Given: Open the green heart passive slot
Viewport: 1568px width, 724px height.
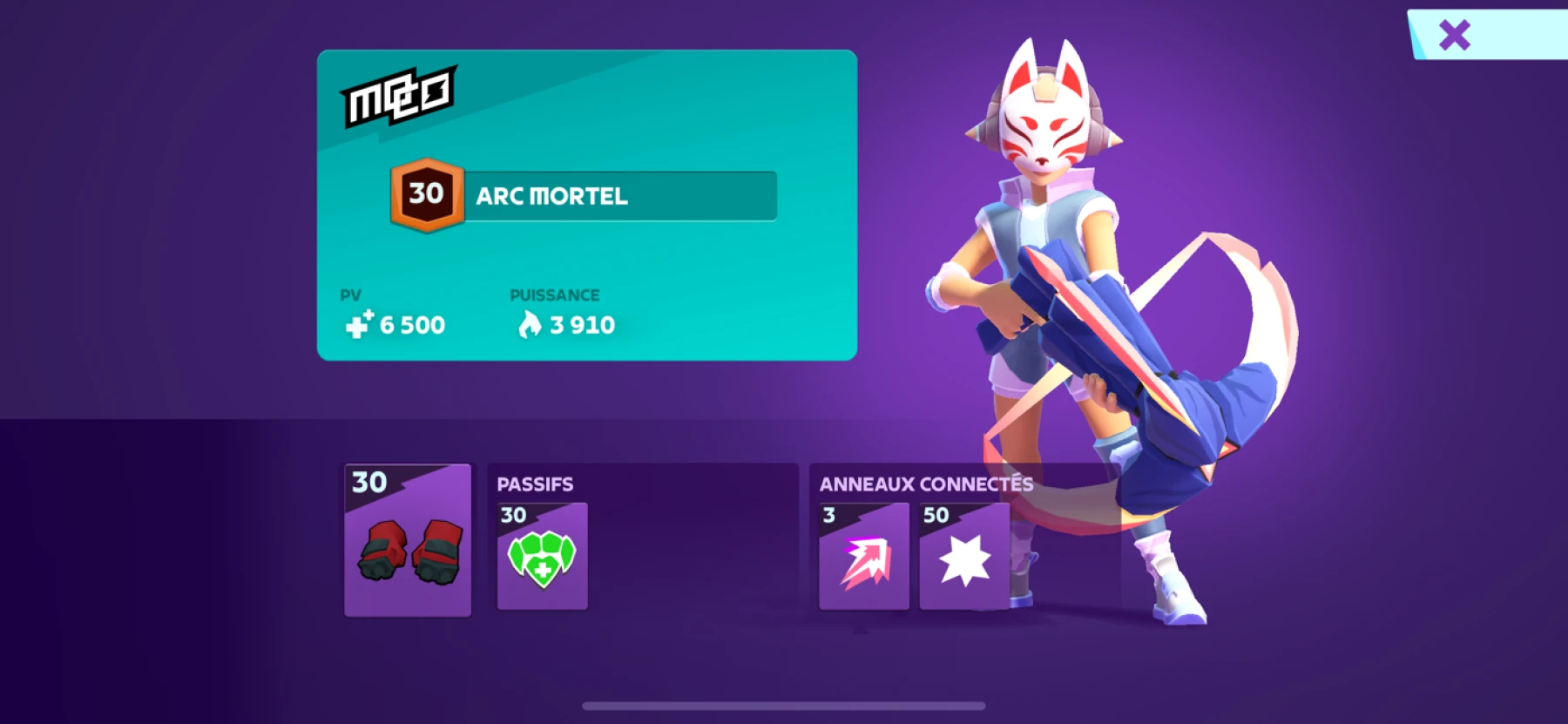Looking at the screenshot, I should click(542, 557).
